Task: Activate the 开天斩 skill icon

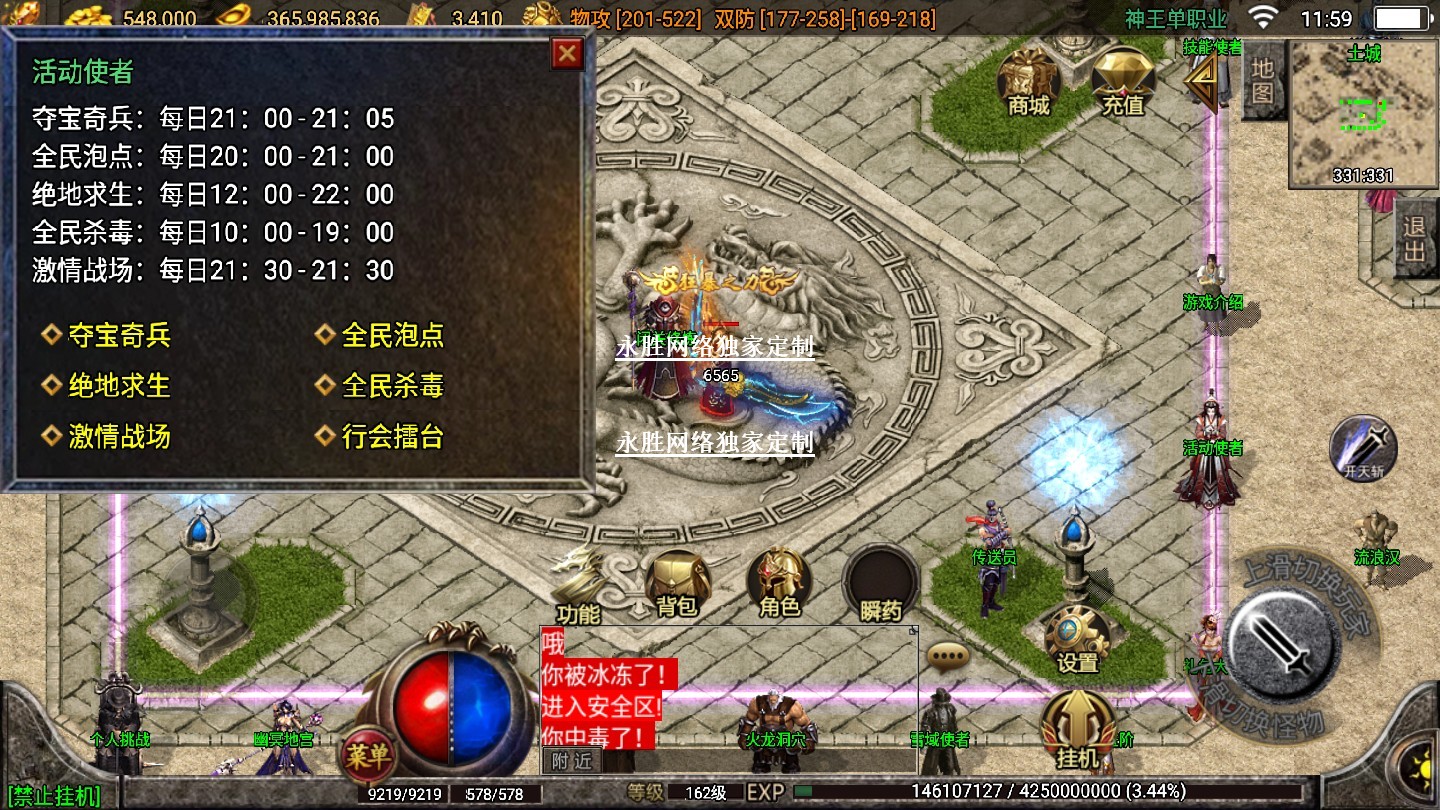Action: point(1362,448)
